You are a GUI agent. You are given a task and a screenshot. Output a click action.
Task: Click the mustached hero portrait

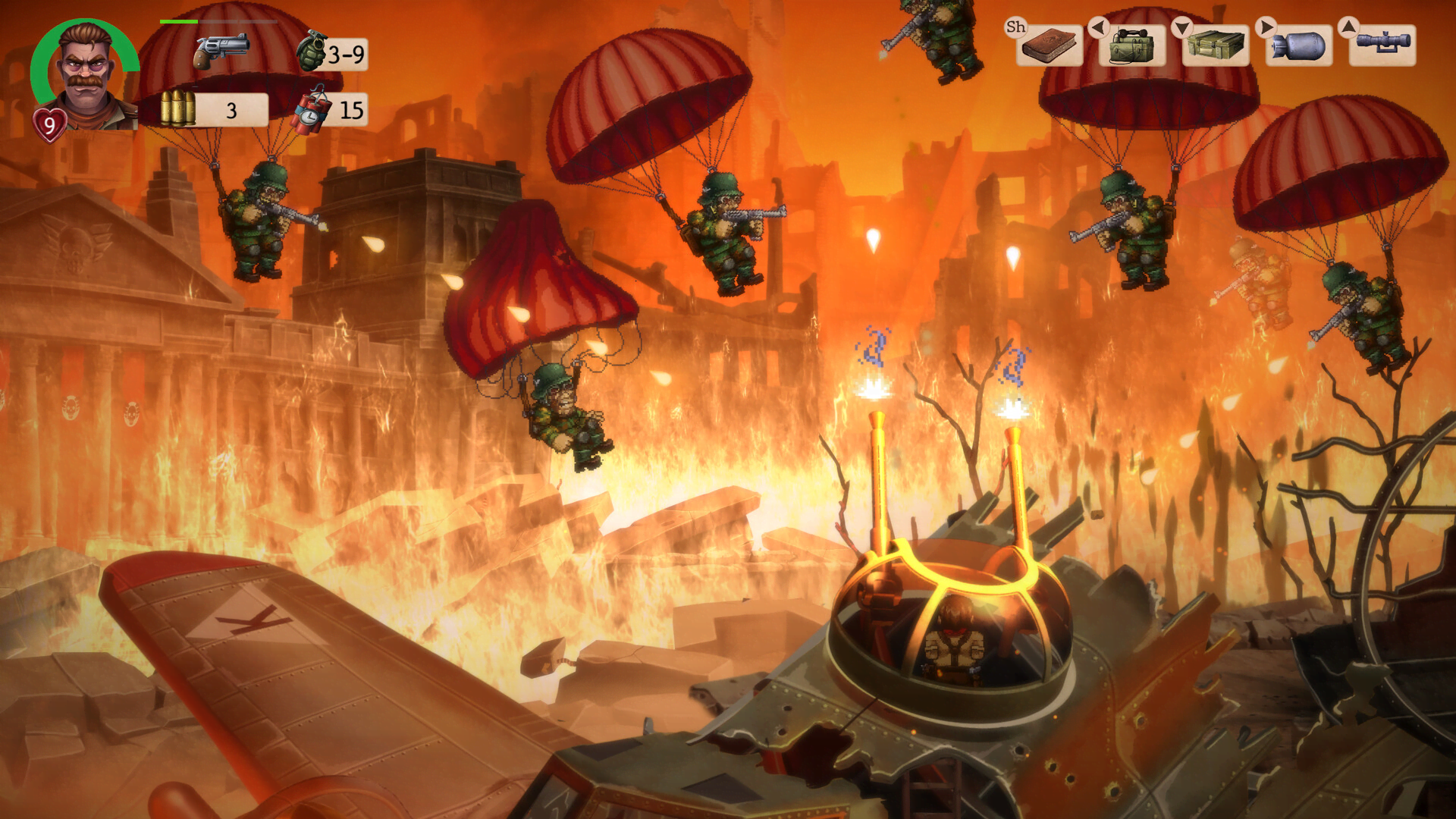point(86,74)
